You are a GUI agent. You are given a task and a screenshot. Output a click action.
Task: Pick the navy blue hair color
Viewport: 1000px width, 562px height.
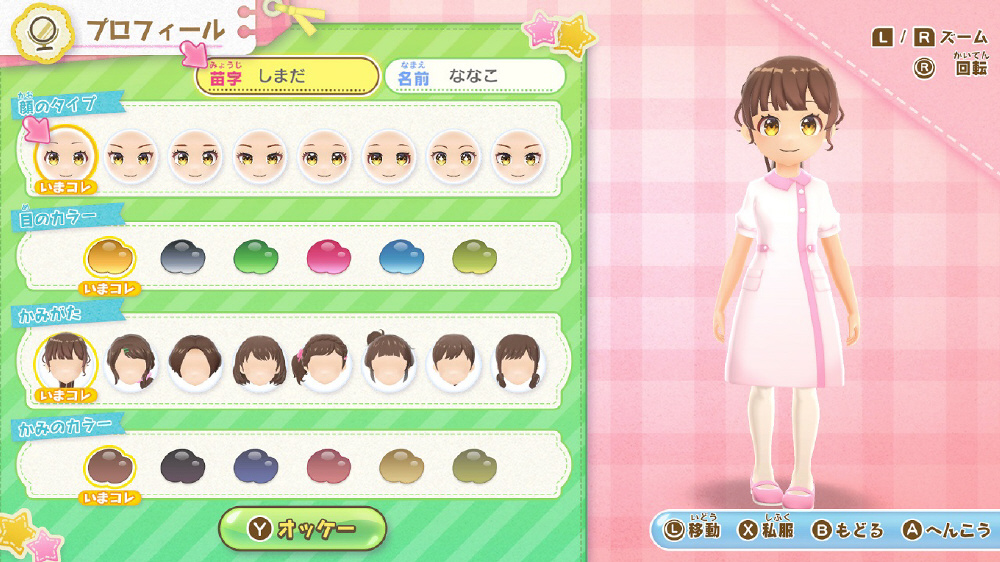click(x=256, y=465)
